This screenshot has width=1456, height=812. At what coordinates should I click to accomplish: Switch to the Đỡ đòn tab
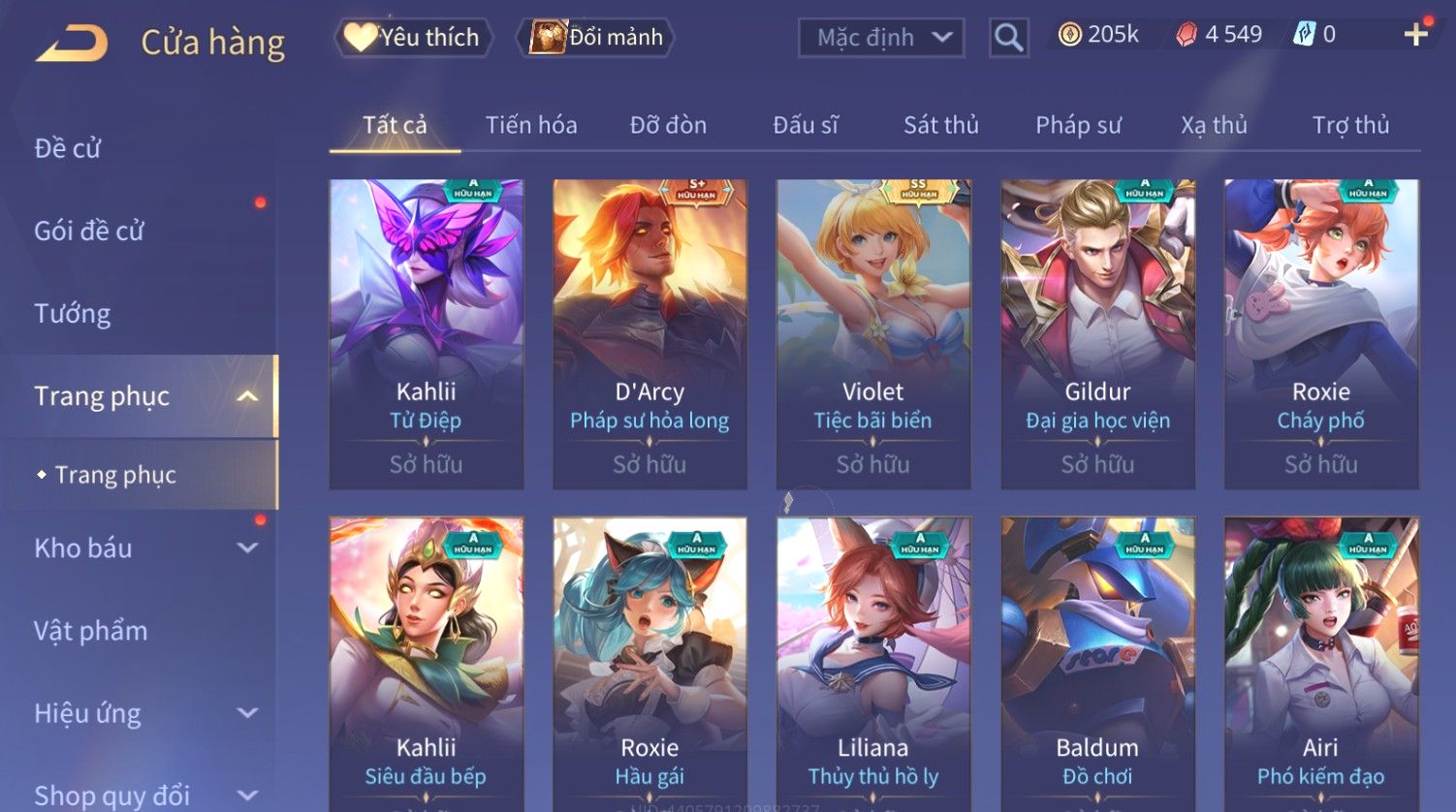click(x=668, y=125)
